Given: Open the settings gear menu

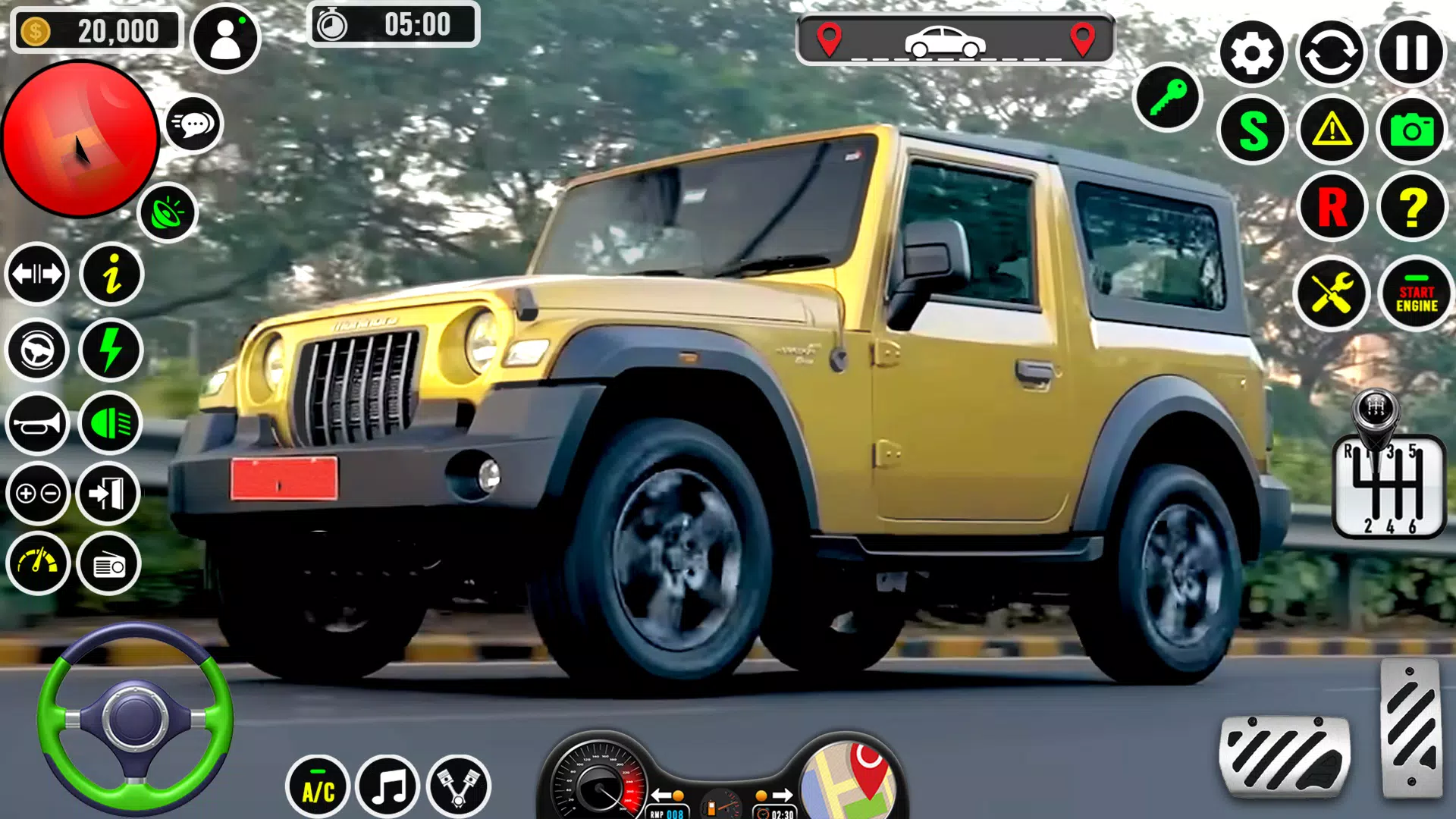Looking at the screenshot, I should coord(1252,53).
